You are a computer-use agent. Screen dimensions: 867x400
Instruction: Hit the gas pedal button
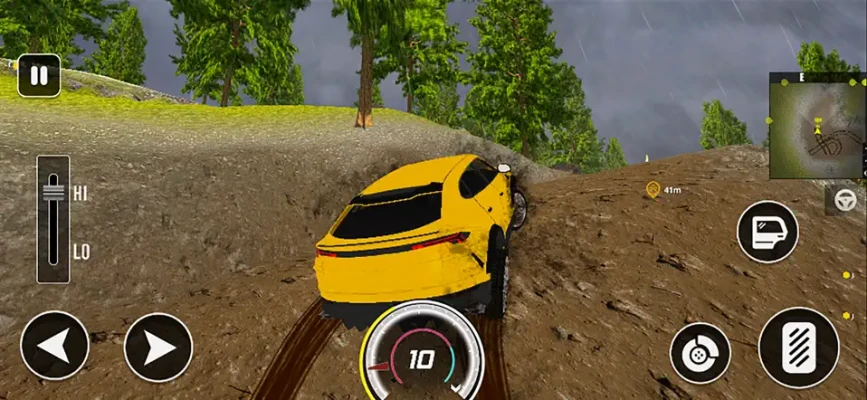[798, 347]
